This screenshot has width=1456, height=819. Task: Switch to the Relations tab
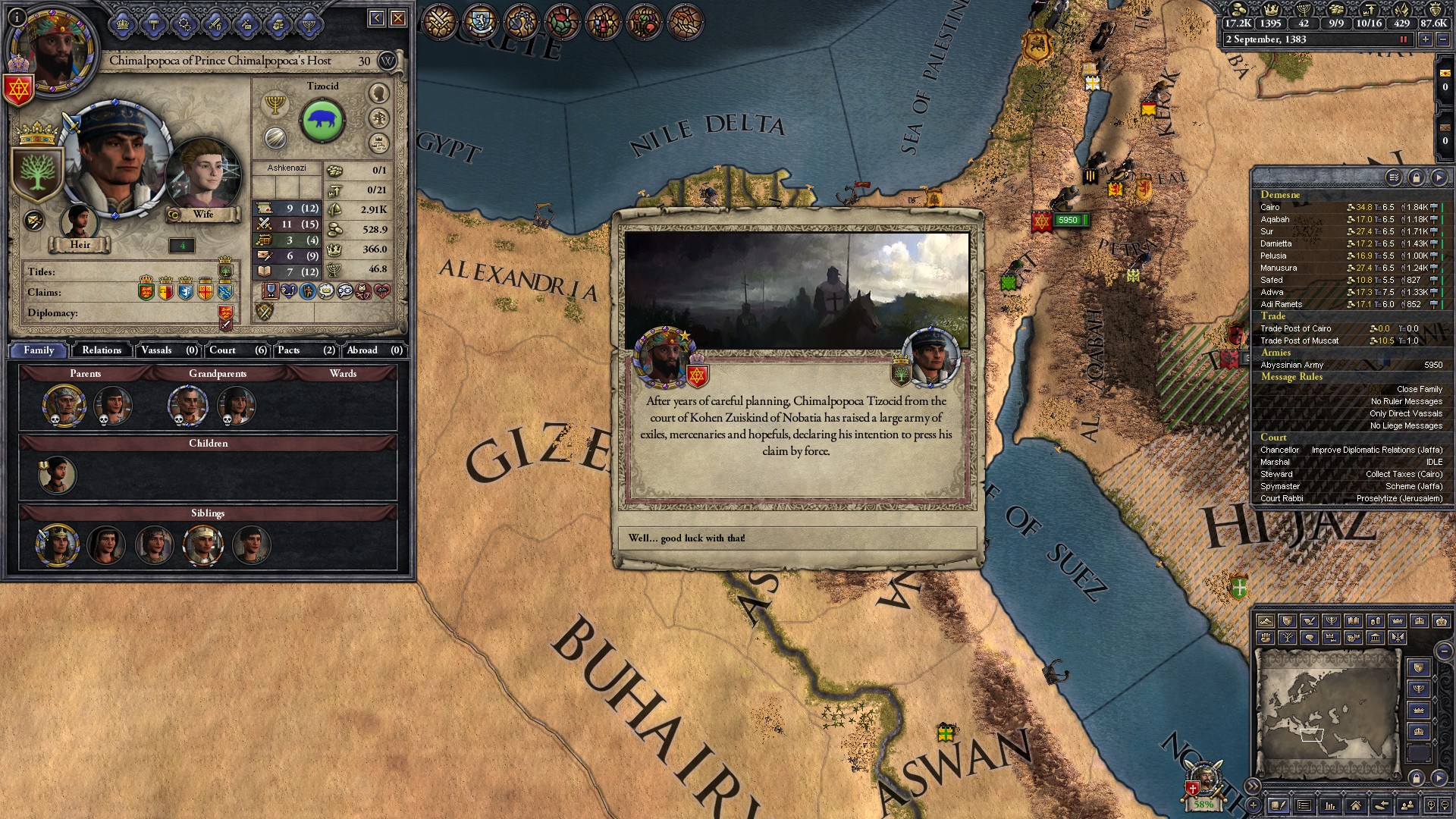click(102, 350)
